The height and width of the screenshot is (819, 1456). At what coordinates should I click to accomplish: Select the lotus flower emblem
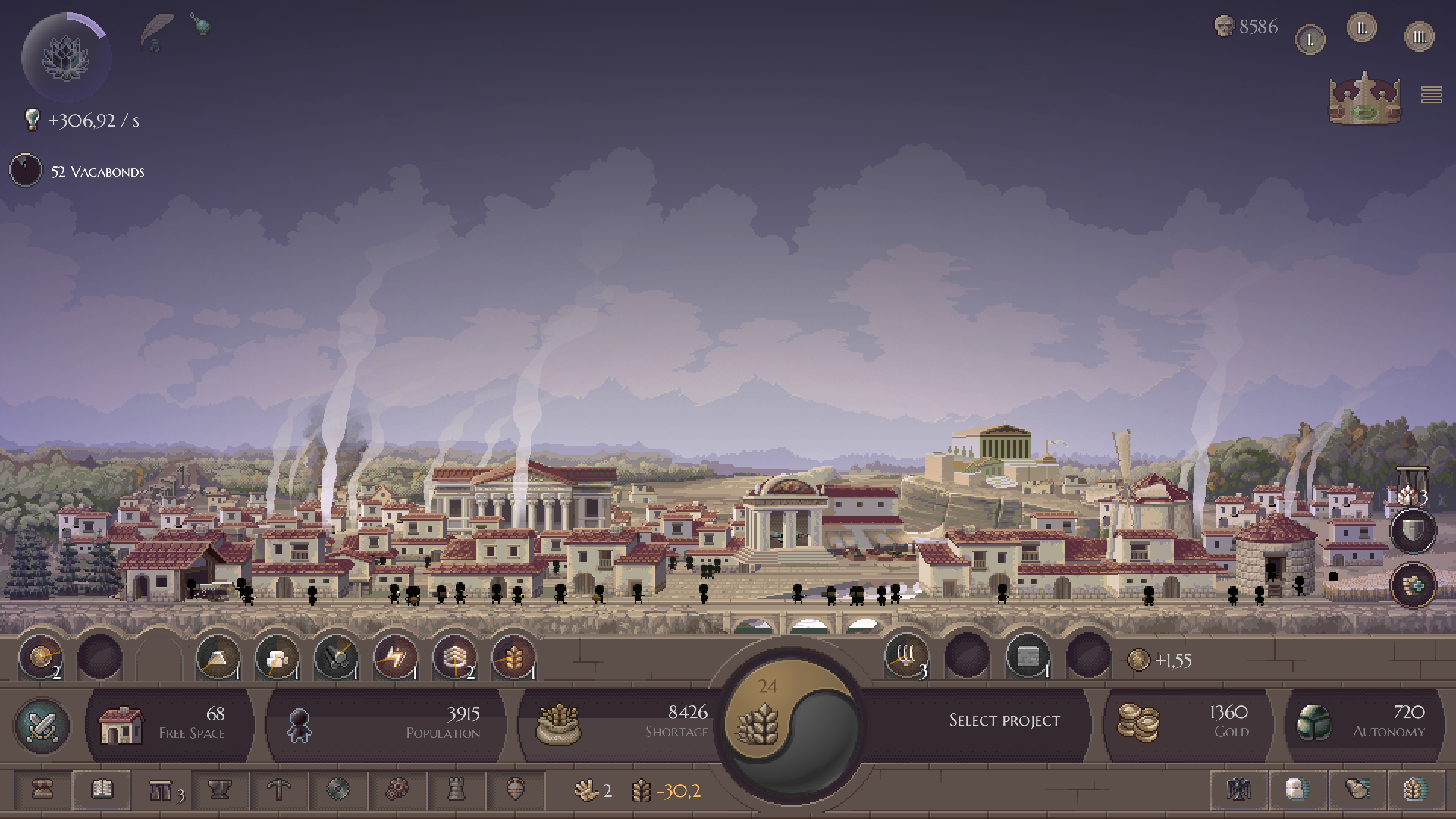(66, 58)
